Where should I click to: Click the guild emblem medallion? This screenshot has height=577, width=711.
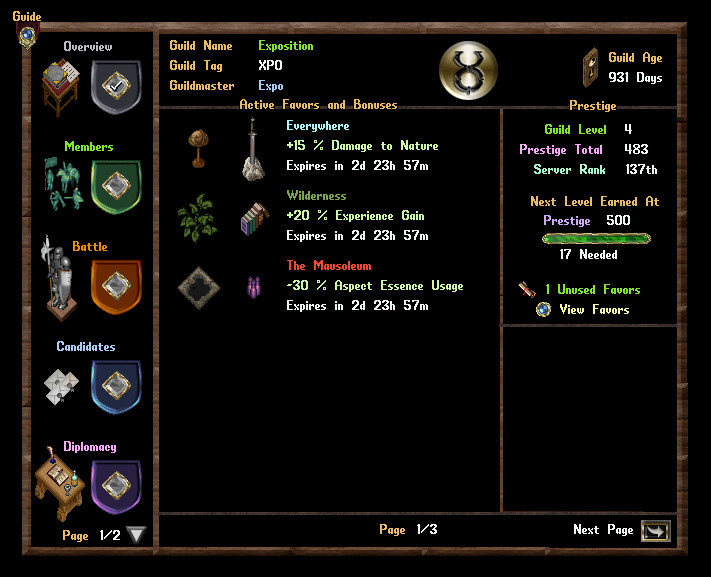469,71
